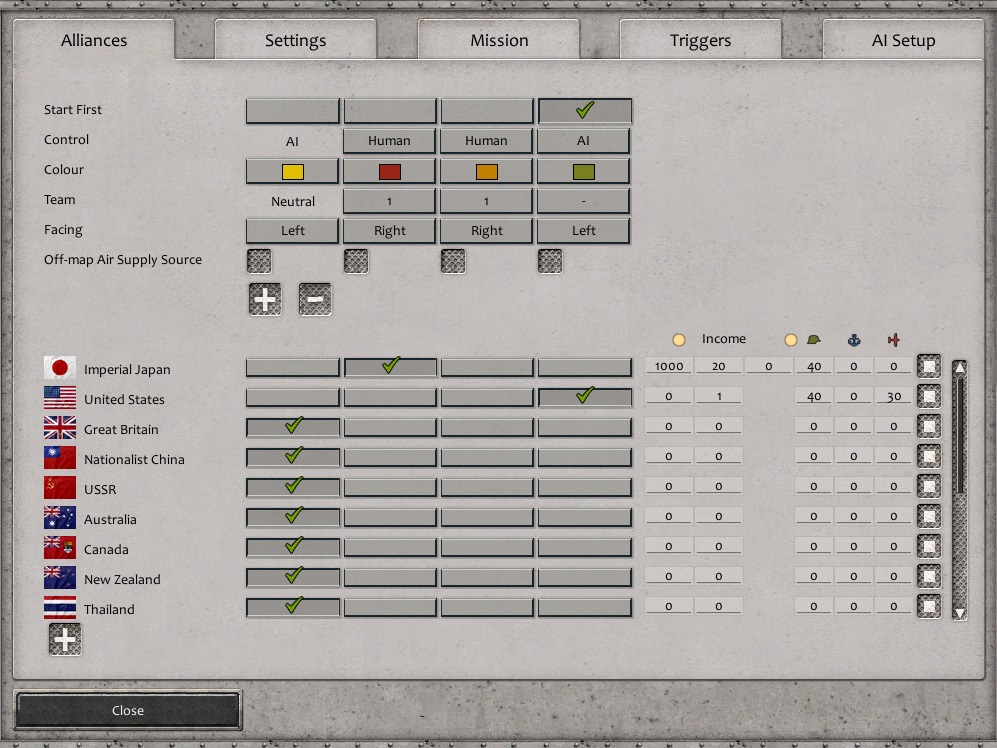
Task: Toggle Imperial Japan's checked side assignment
Action: (x=390, y=367)
